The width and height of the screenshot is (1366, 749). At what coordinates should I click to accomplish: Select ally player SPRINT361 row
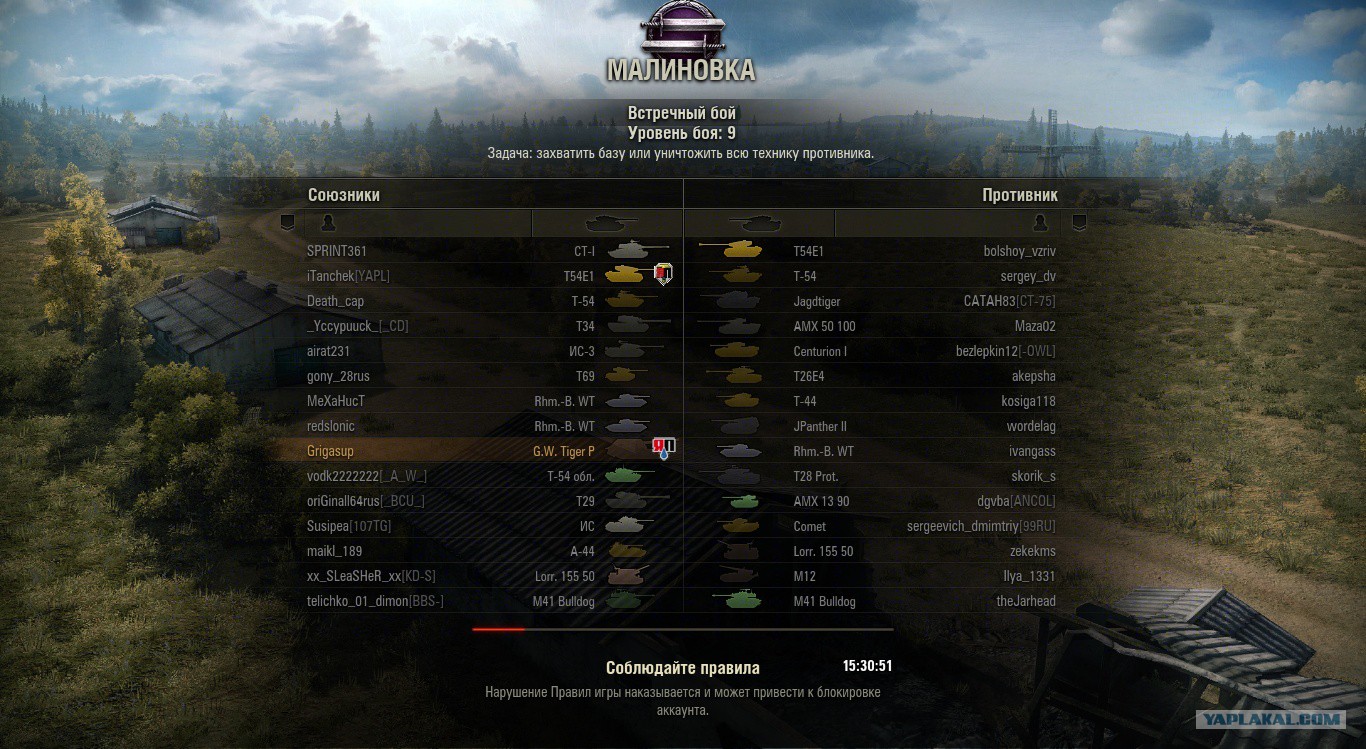[x=336, y=251]
